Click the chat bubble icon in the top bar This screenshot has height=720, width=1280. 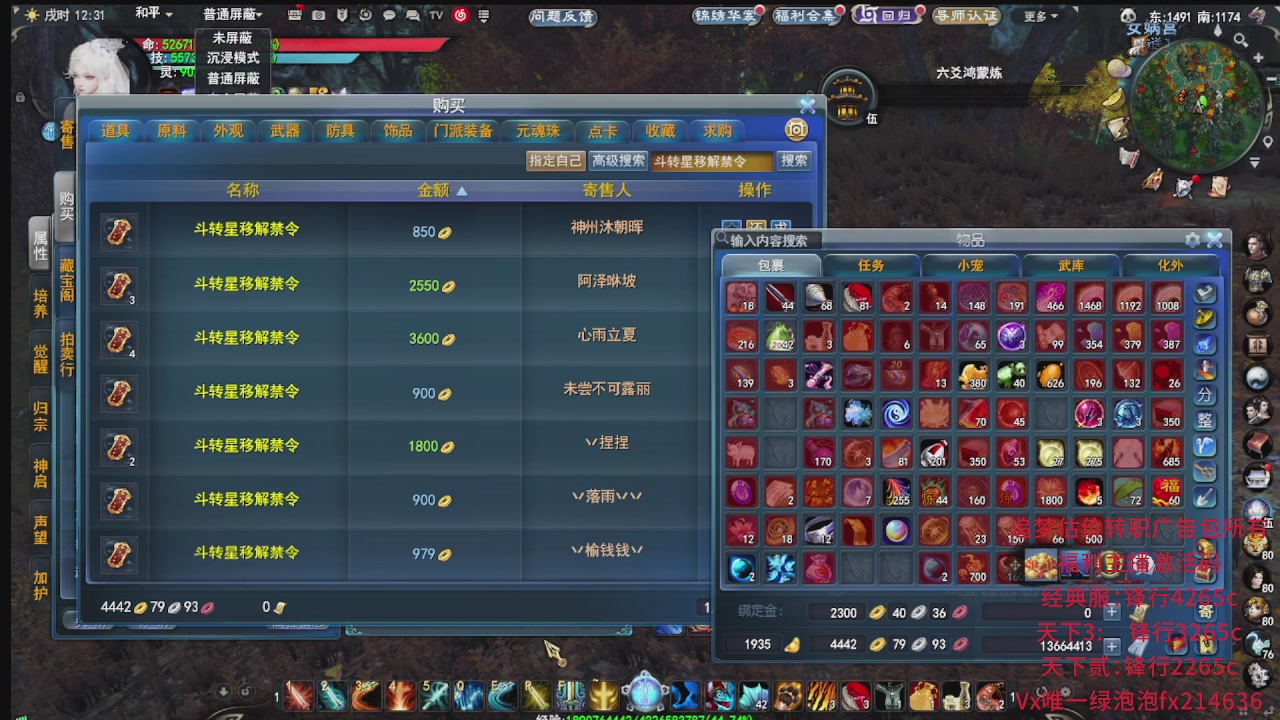pyautogui.click(x=389, y=14)
